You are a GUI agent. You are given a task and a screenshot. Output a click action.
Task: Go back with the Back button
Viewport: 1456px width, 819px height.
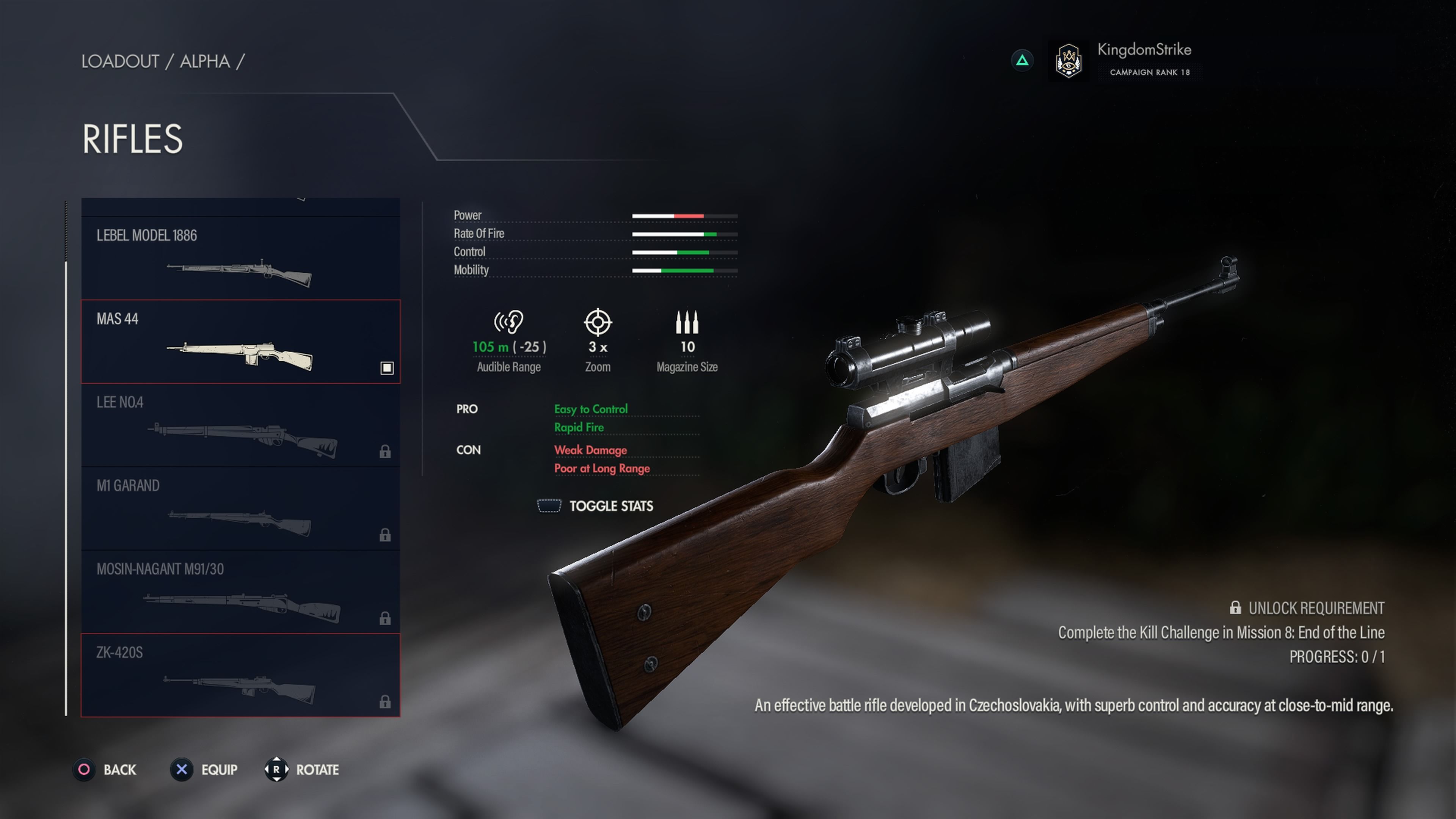(x=106, y=770)
